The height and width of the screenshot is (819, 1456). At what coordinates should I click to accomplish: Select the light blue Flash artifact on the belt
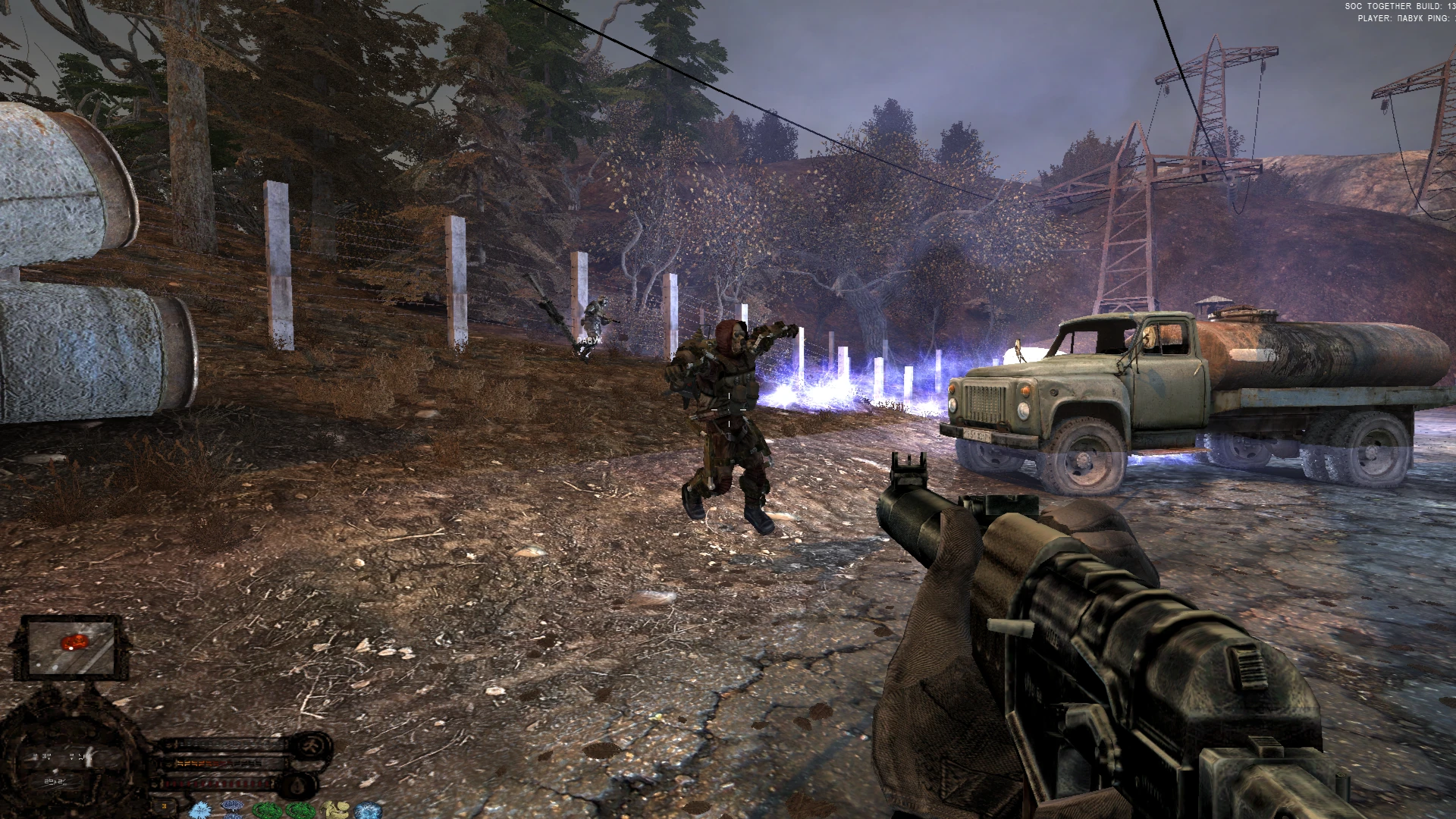pos(200,810)
